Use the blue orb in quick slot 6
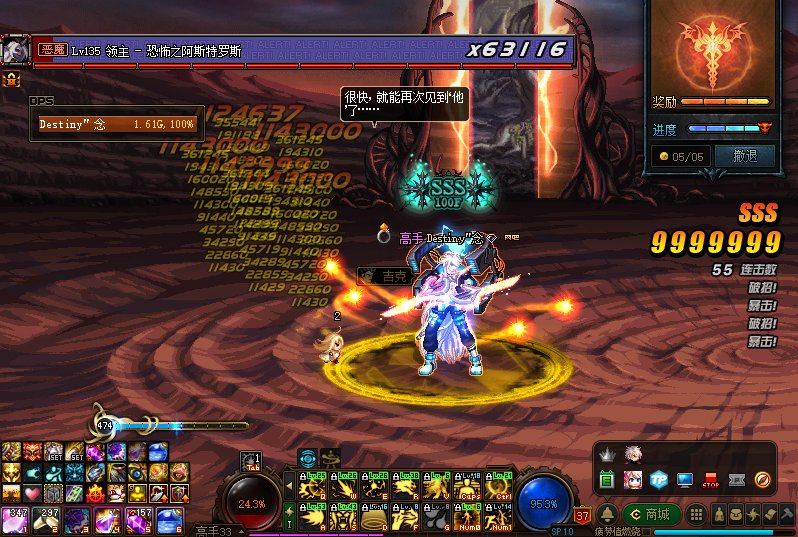The width and height of the screenshot is (798, 537). [x=168, y=517]
